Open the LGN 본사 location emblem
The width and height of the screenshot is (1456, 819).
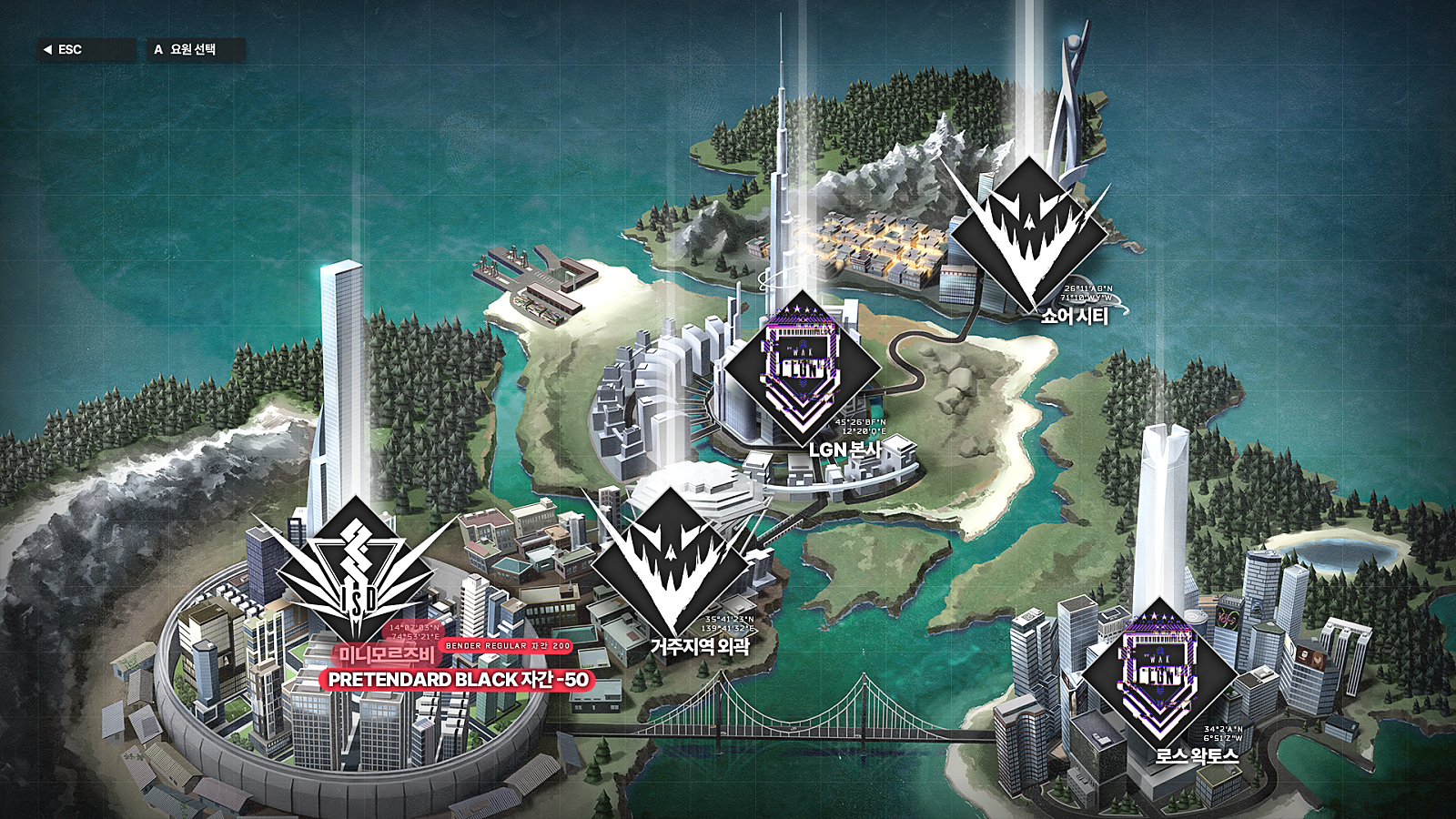[x=802, y=368]
